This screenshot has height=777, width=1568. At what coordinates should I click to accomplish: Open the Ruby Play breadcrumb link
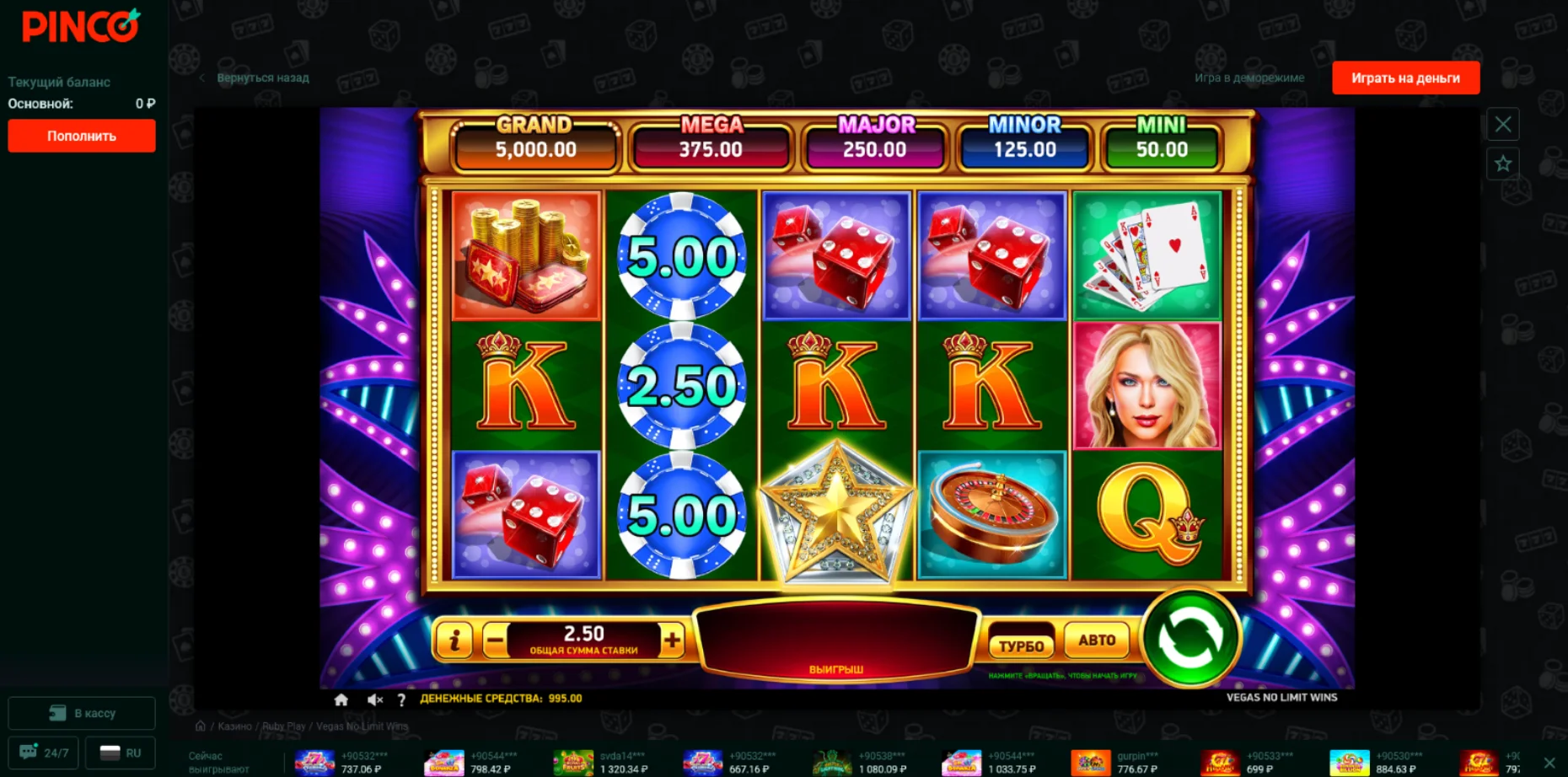pyautogui.click(x=283, y=726)
